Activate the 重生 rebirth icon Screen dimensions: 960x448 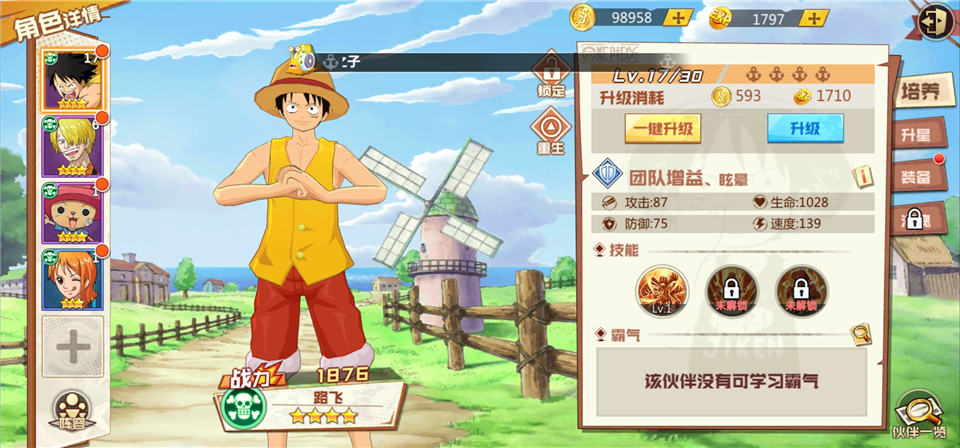(x=550, y=130)
